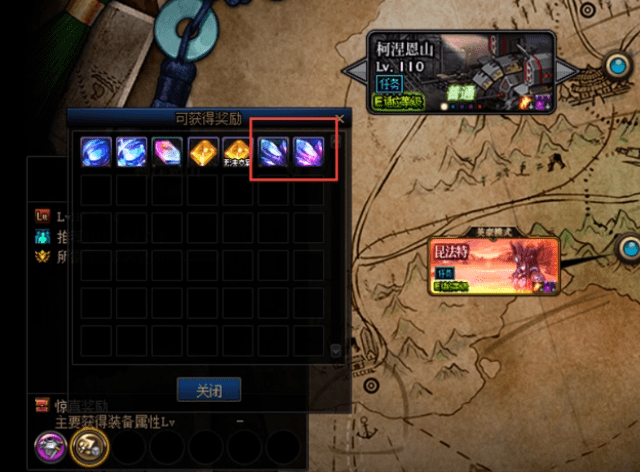The image size is (640, 472).
Task: Select the blue map node beside 昆法特
Action: point(629,247)
